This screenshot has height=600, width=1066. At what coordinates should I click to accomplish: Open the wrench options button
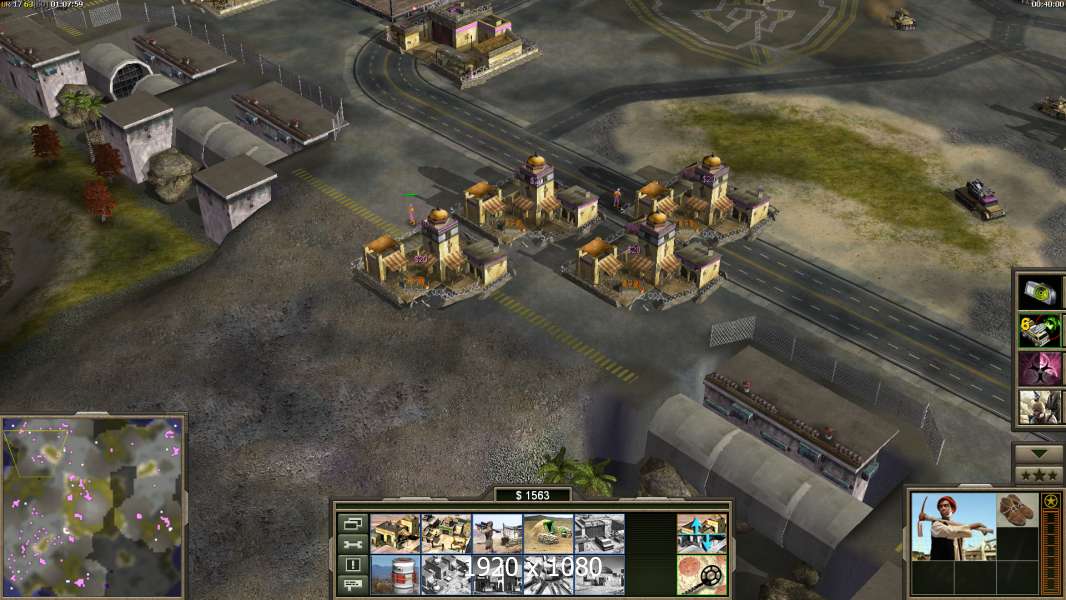[x=353, y=543]
